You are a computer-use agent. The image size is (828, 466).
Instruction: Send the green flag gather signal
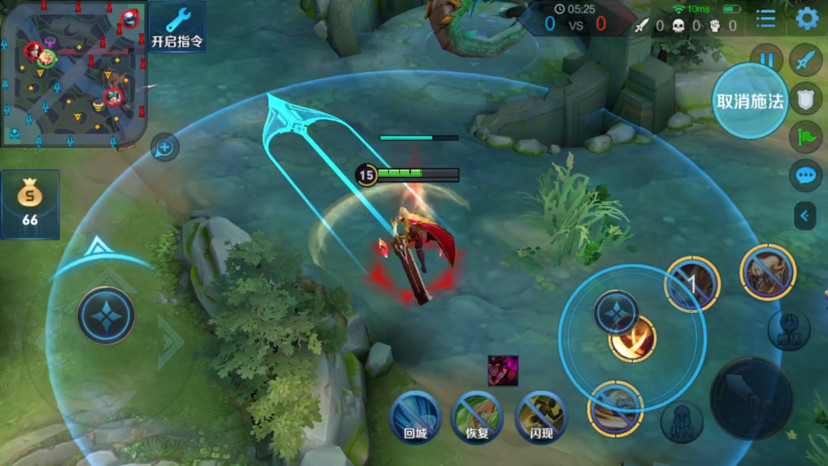point(805,136)
